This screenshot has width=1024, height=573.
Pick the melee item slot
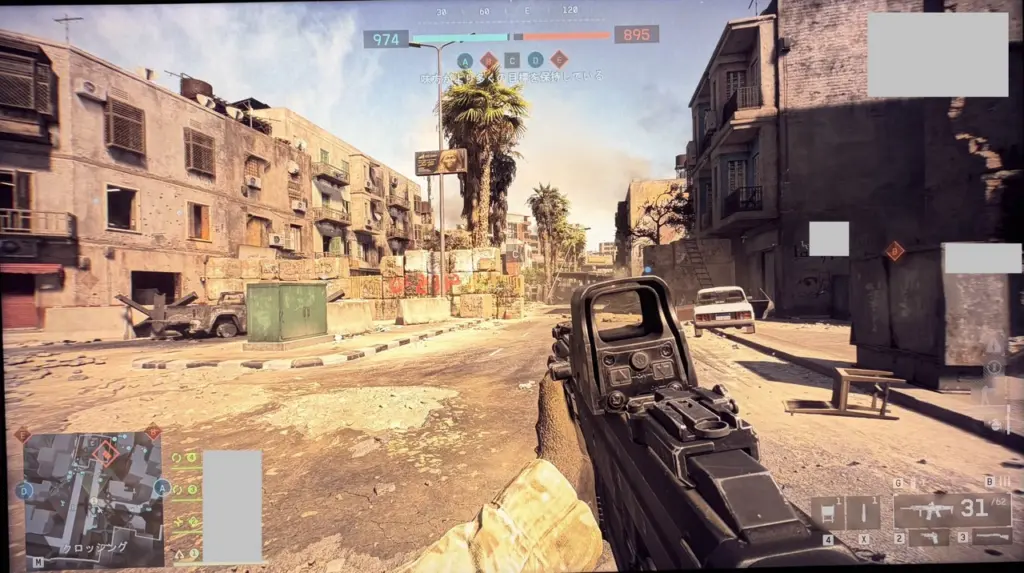(863, 513)
